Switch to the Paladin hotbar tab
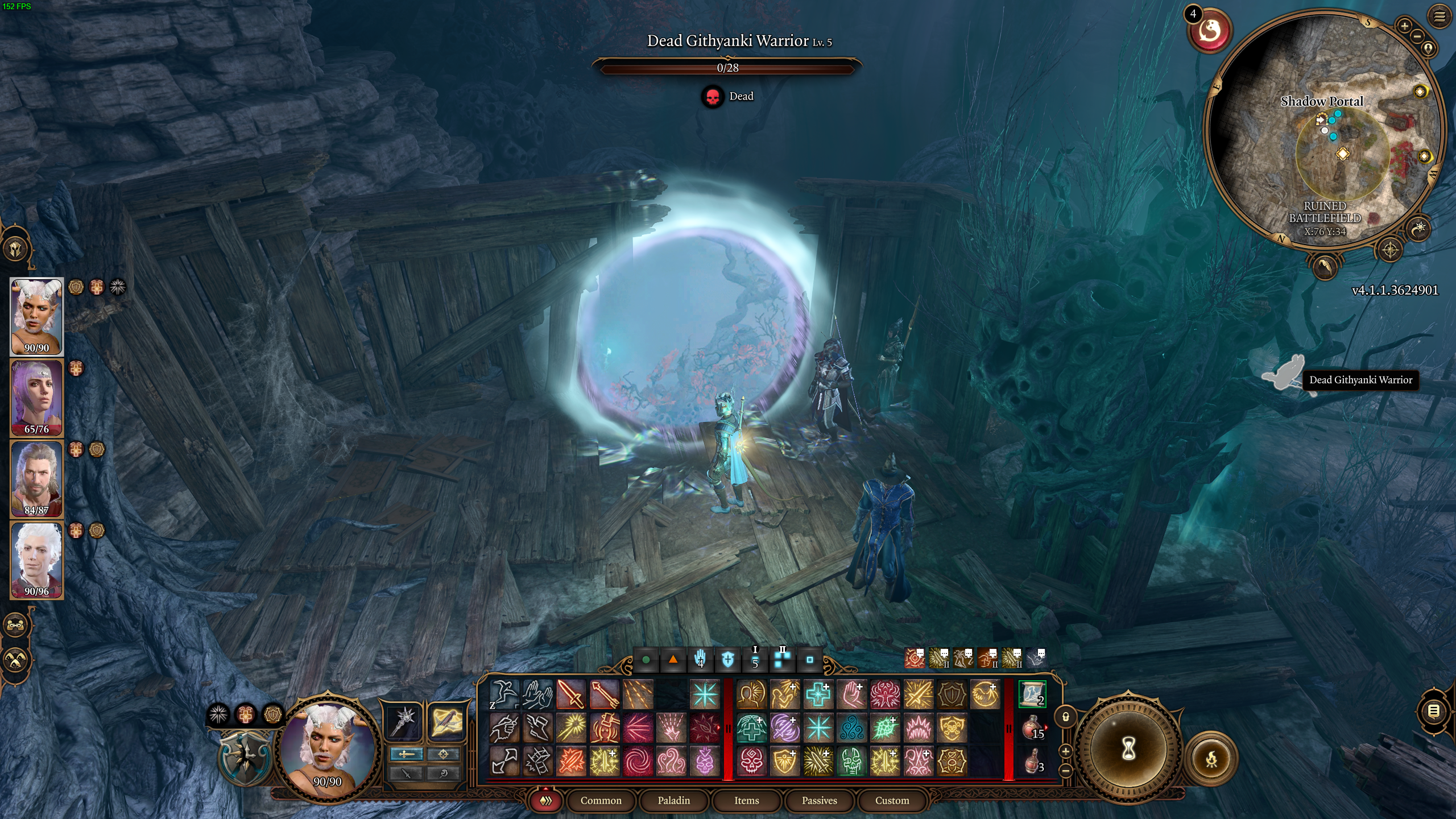1456x819 pixels. pyautogui.click(x=673, y=800)
